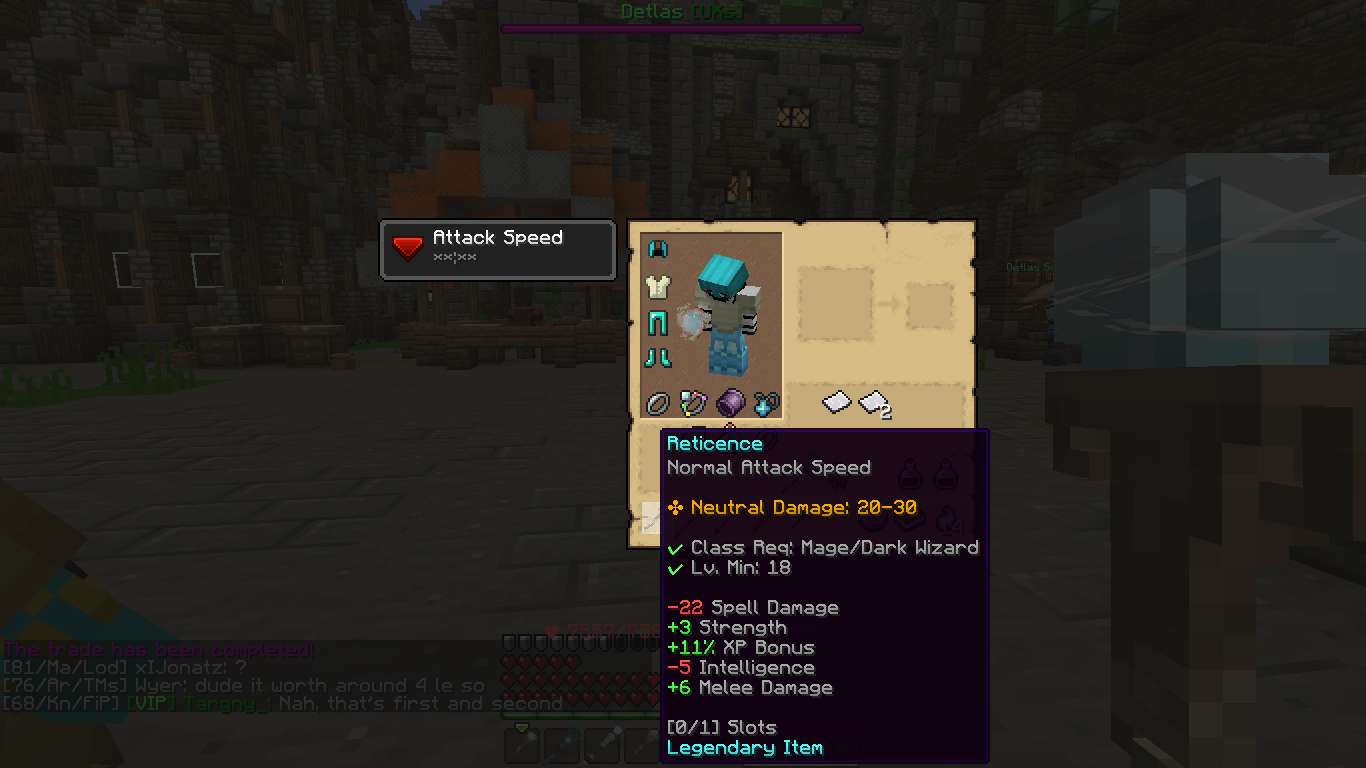Select the helmet armor slot icon
The width and height of the screenshot is (1366, 768).
tap(658, 248)
